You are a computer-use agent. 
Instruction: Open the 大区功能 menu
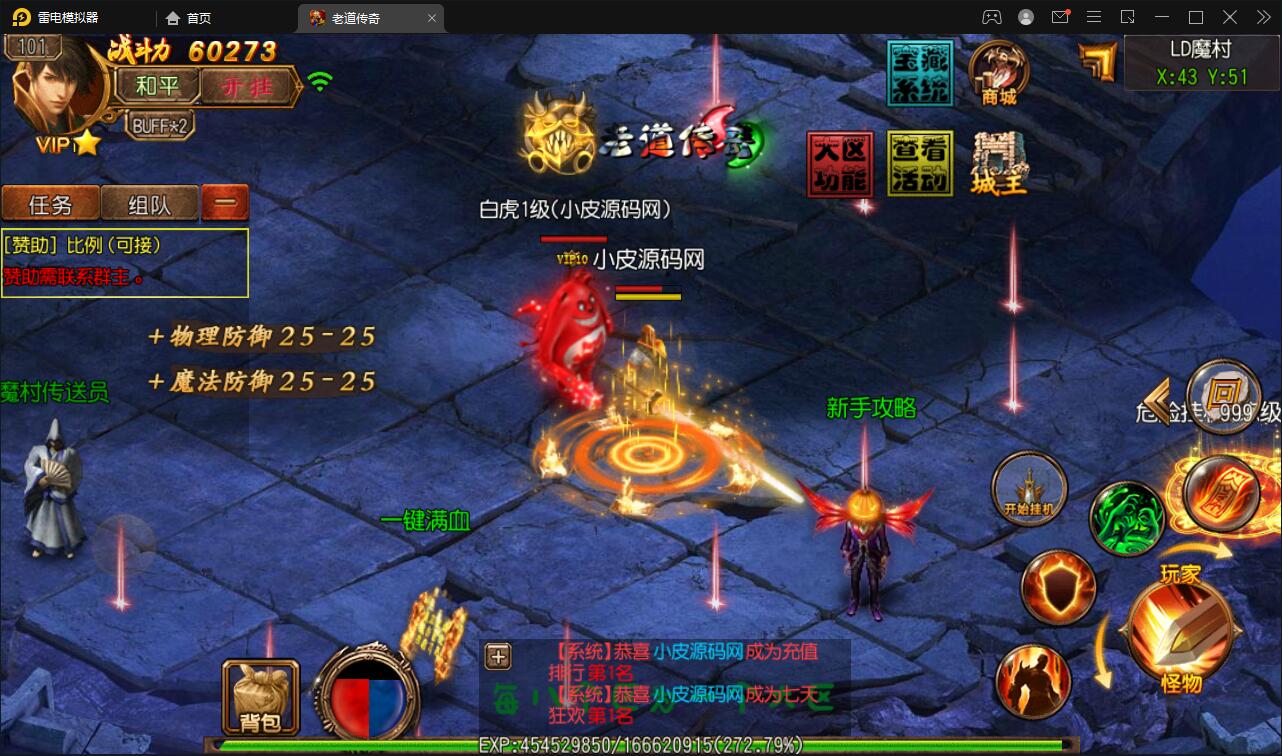tap(840, 165)
